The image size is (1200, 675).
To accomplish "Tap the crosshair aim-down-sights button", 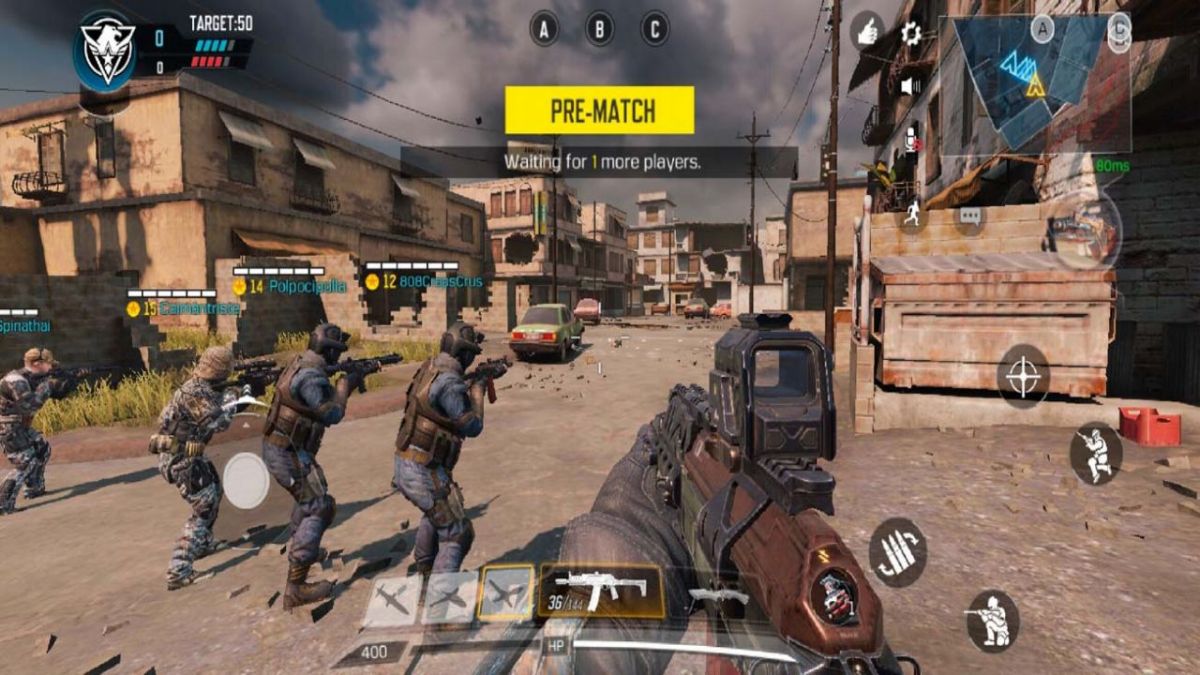I will (1022, 377).
